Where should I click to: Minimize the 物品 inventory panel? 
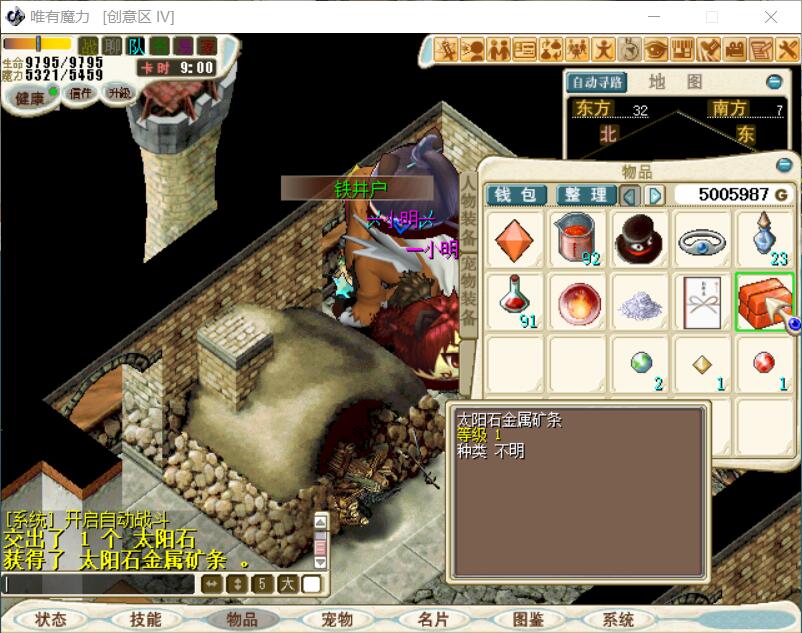point(784,165)
